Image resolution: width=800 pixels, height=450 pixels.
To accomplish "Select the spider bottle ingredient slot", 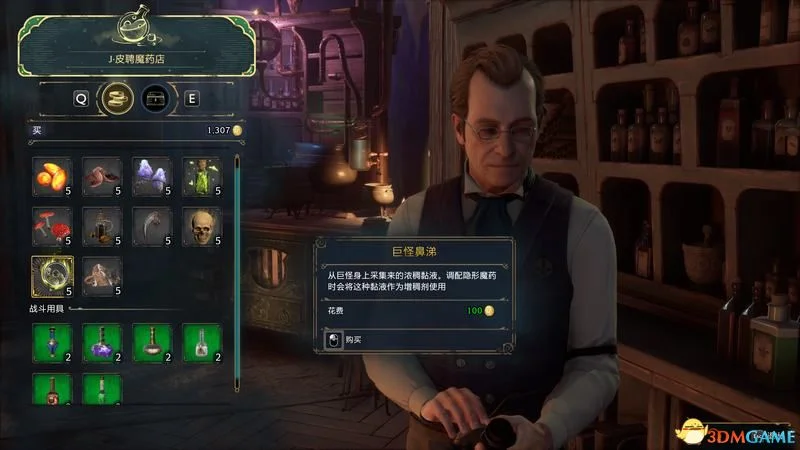I will (101, 227).
